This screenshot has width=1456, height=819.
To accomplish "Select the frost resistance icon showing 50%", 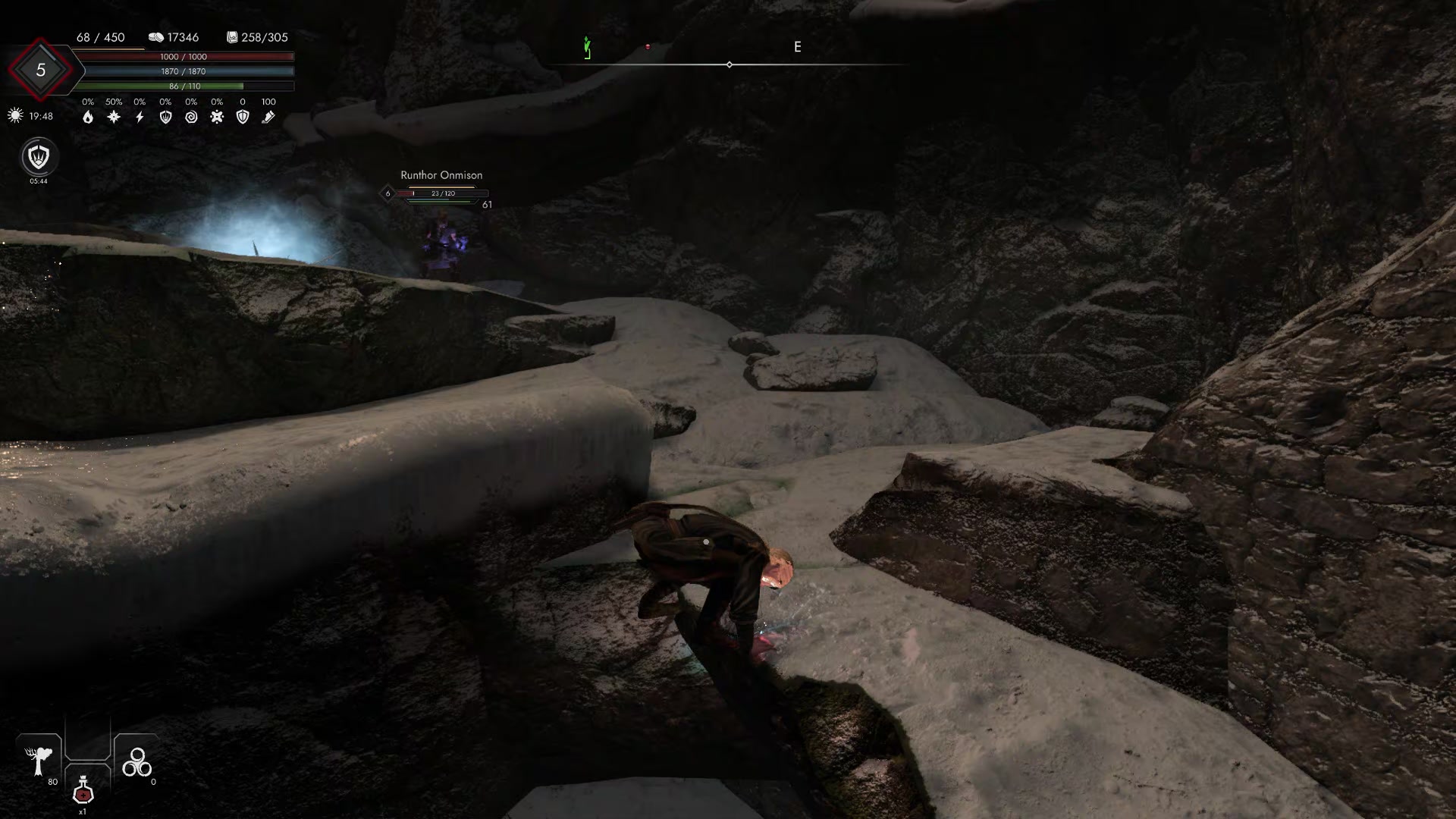I will [x=114, y=116].
